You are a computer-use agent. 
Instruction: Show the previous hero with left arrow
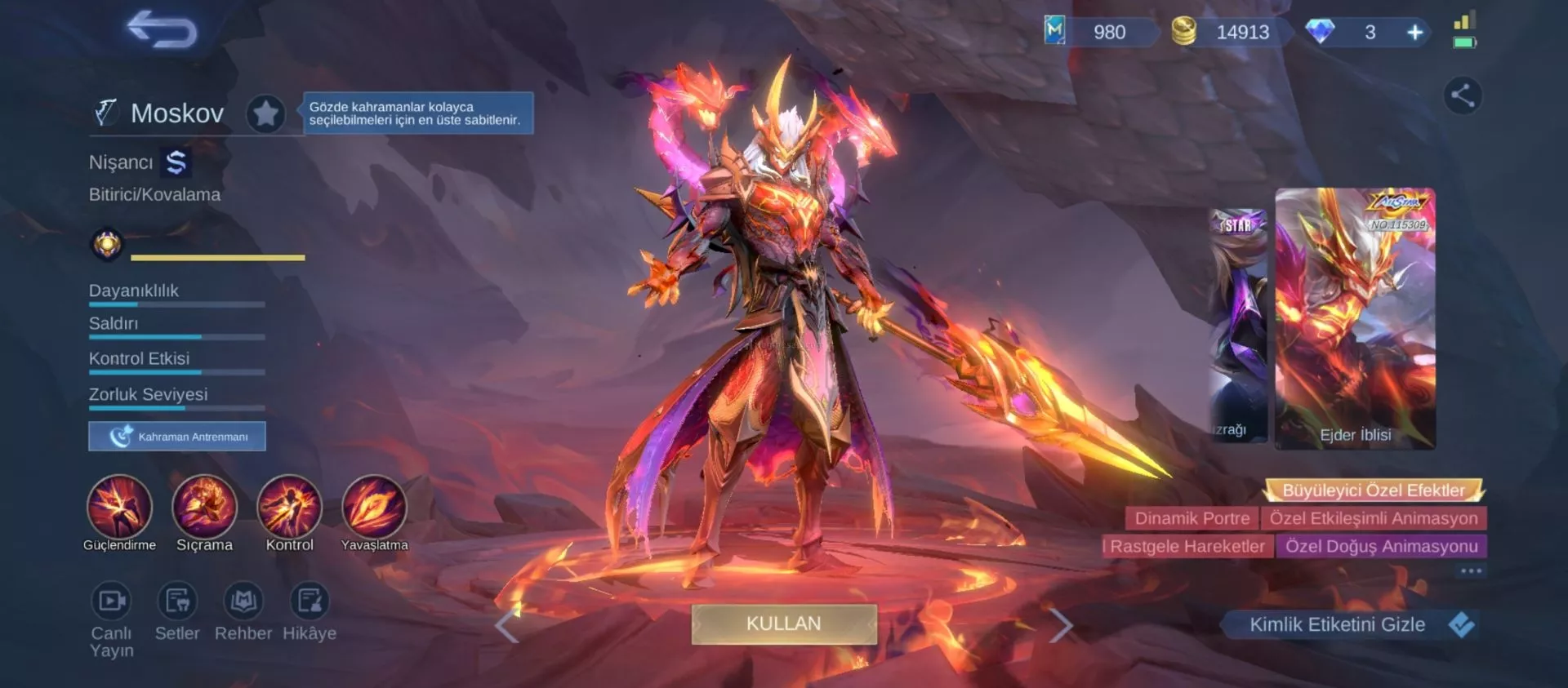click(x=507, y=626)
